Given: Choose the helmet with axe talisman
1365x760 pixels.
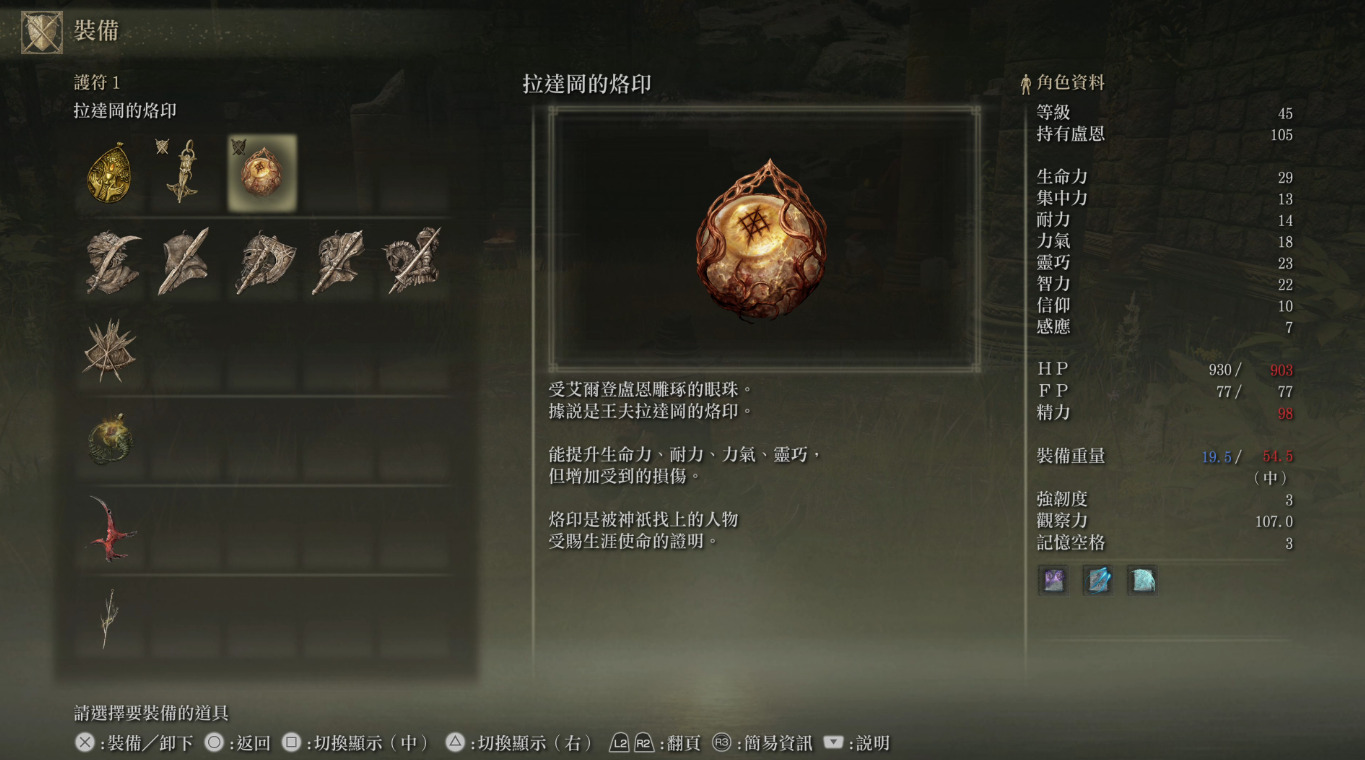Looking at the screenshot, I should (x=262, y=263).
